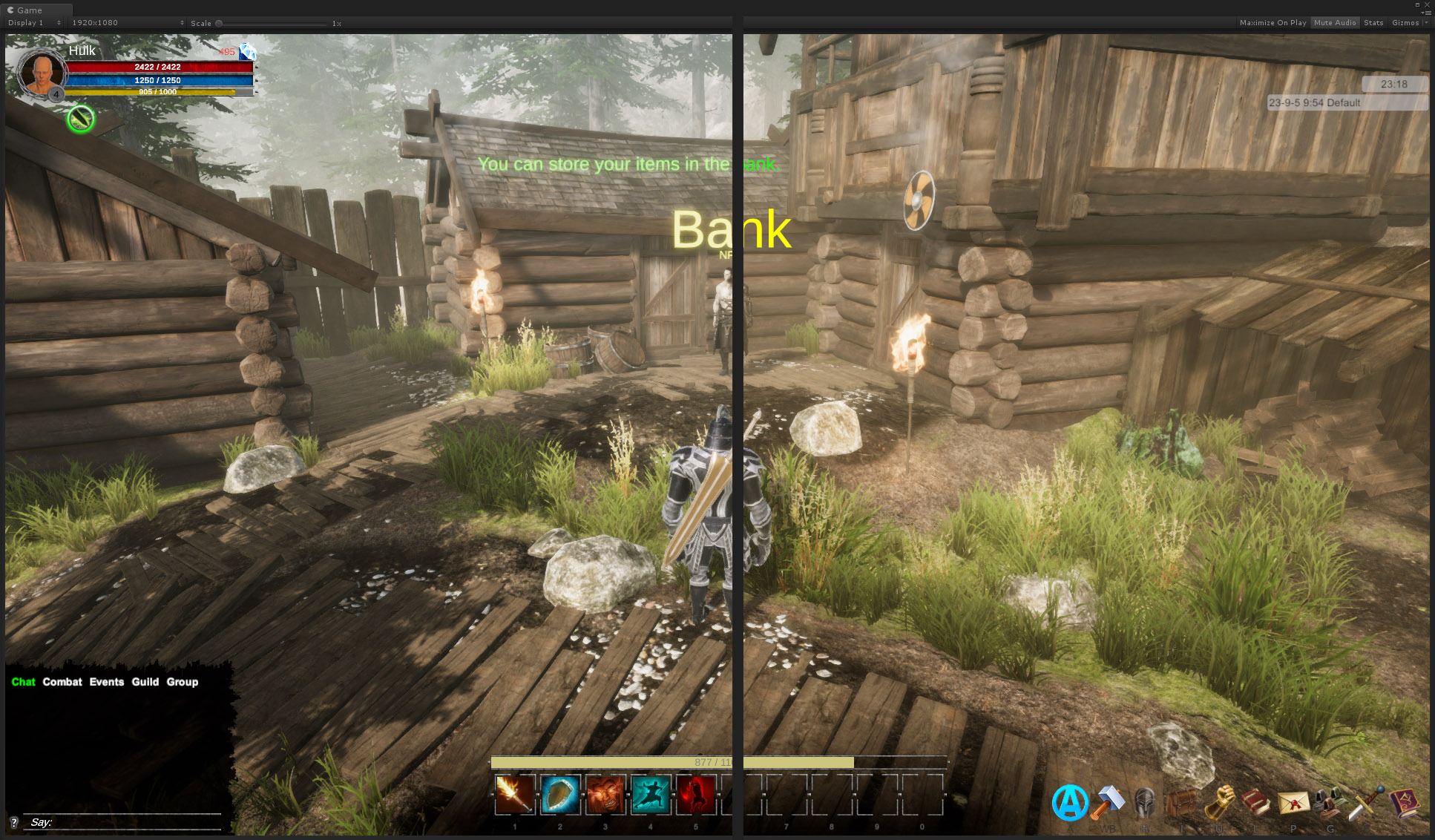
Task: Open the hooded figures guild panel
Action: pos(1330,803)
